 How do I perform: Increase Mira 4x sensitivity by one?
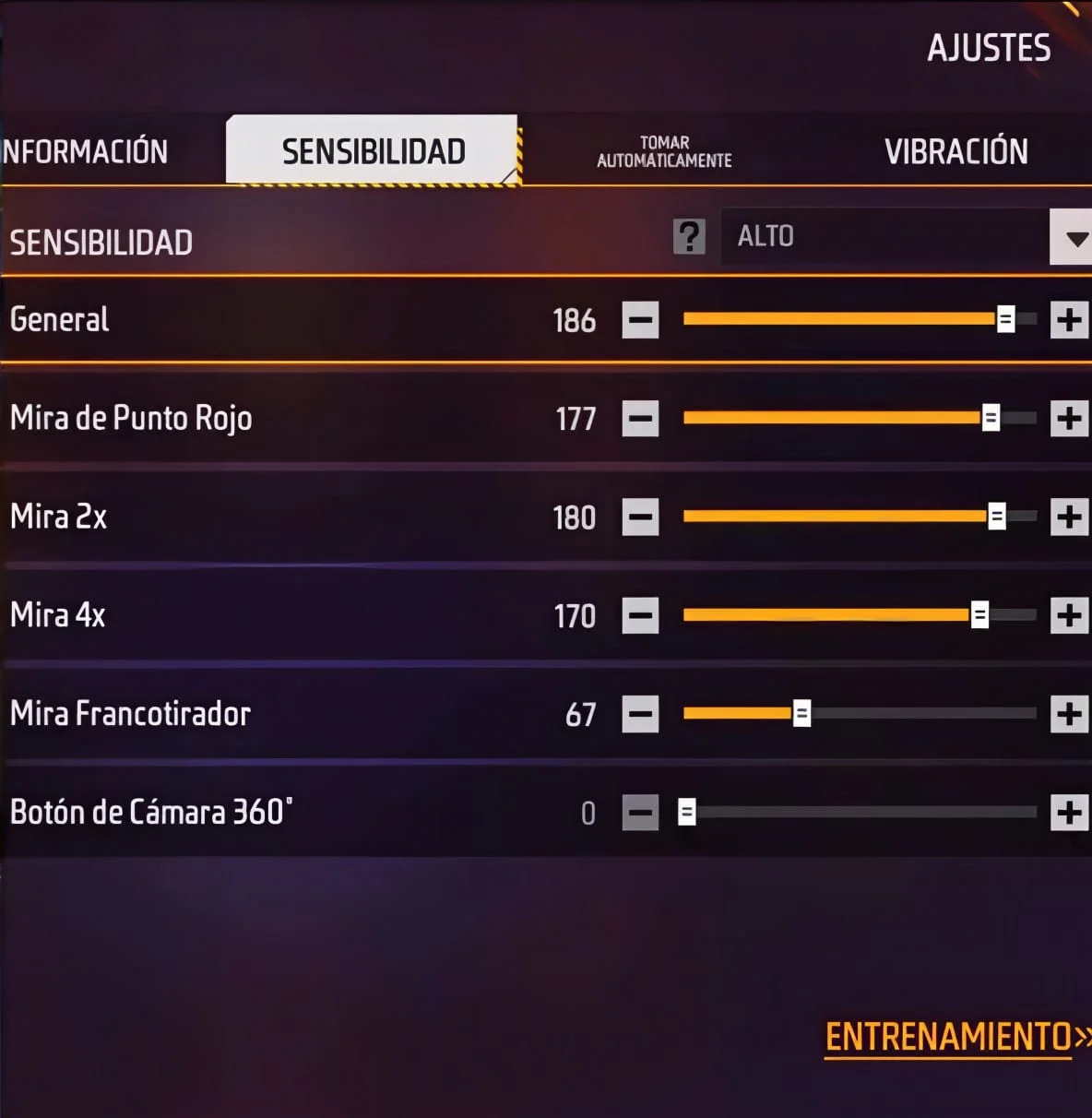coord(1069,615)
